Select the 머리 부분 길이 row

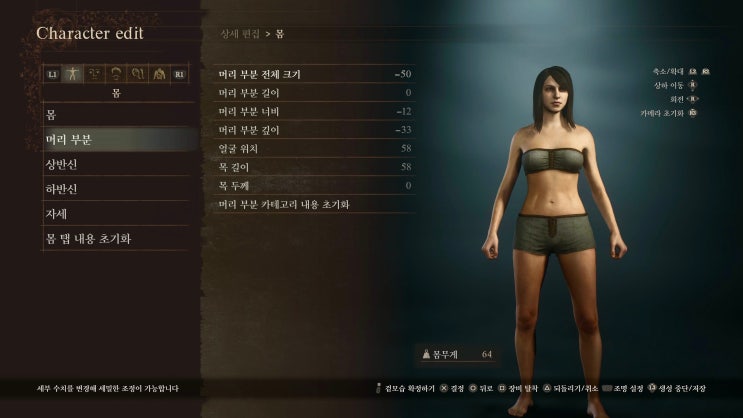(x=316, y=93)
